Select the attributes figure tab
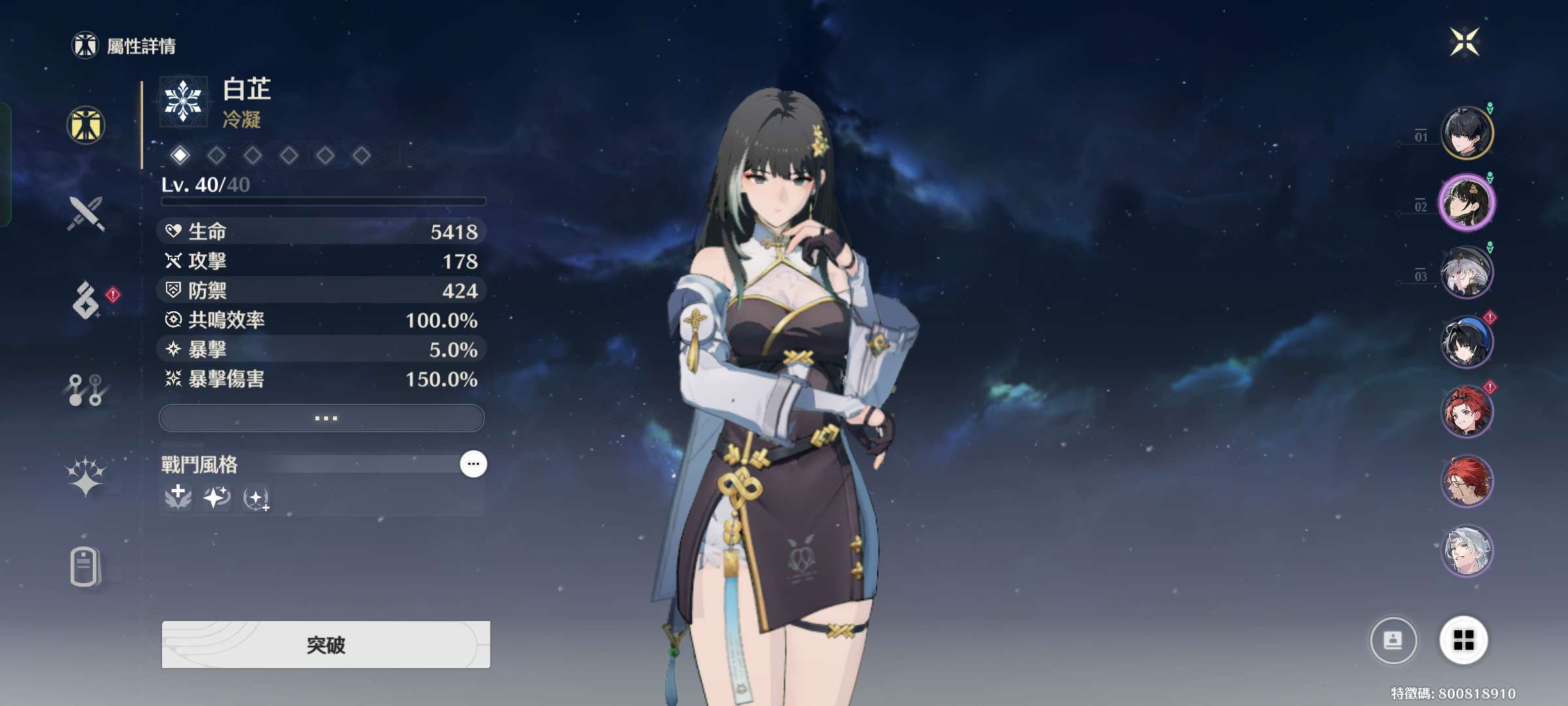The height and width of the screenshot is (706, 1568). (86, 126)
